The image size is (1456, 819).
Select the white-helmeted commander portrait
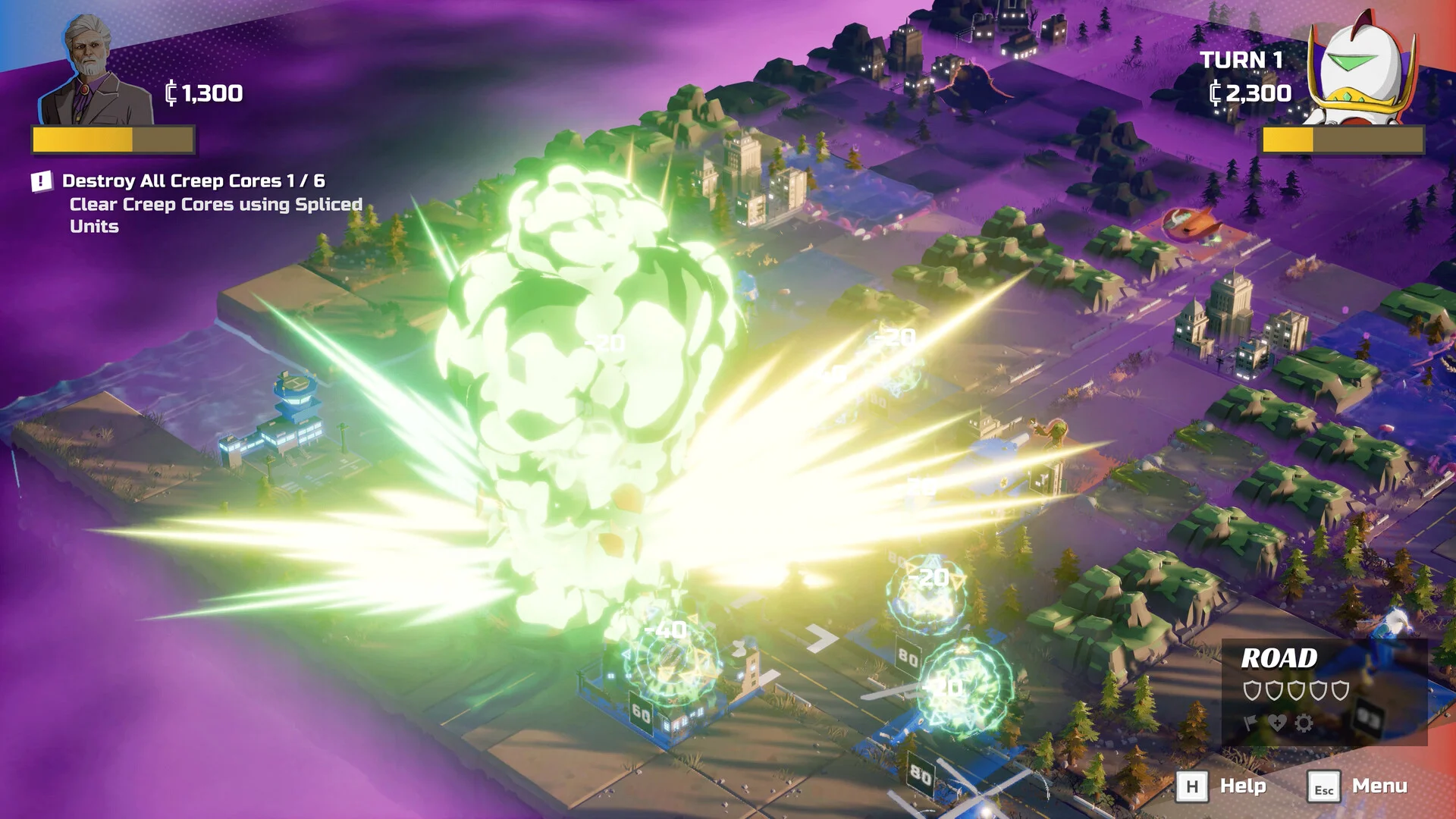(1363, 70)
